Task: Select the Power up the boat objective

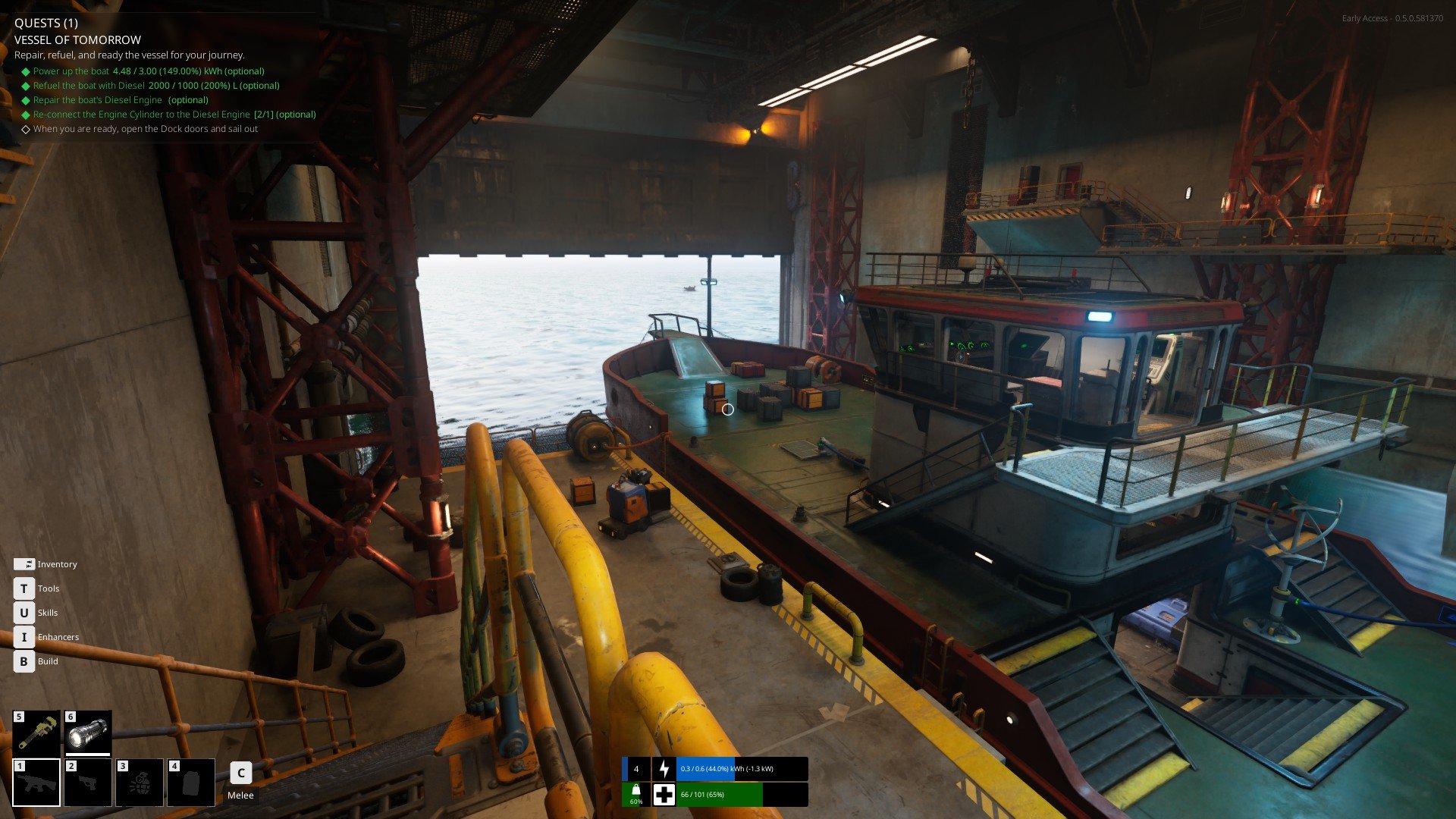Action: pos(149,71)
